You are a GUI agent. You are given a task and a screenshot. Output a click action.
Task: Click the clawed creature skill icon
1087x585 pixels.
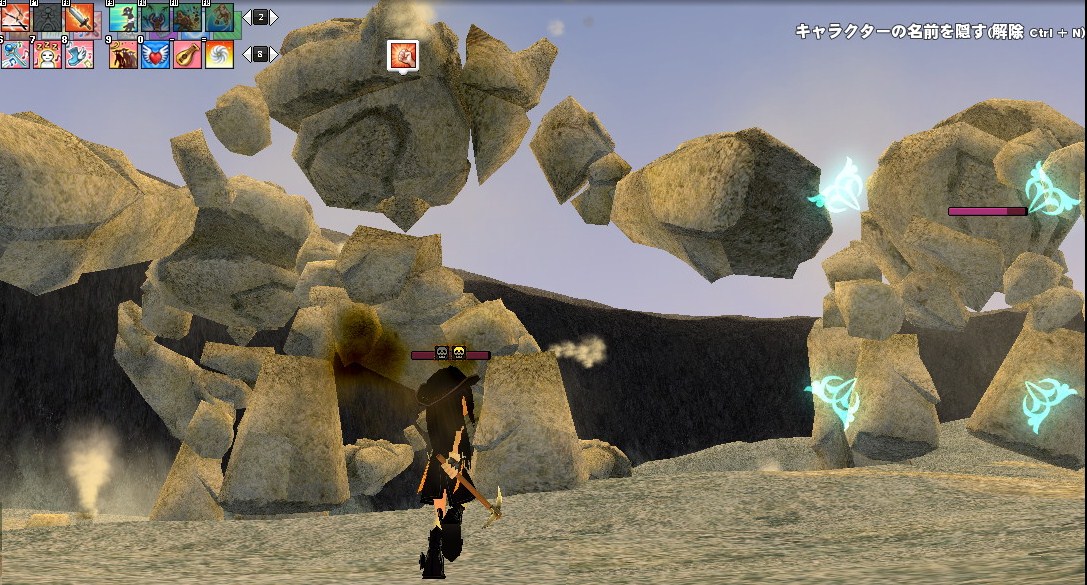(x=155, y=17)
